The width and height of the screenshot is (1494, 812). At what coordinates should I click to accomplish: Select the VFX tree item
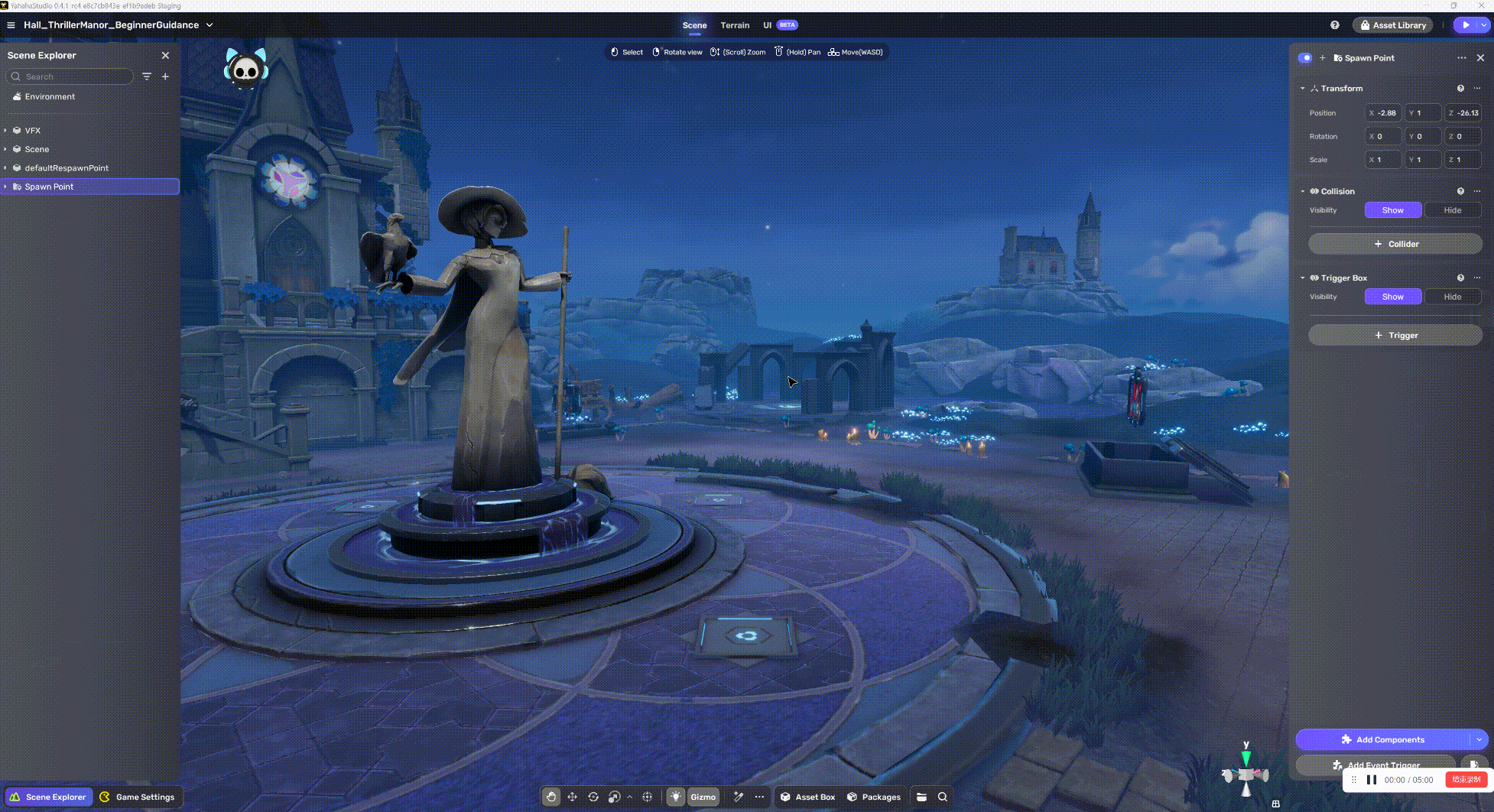(x=32, y=131)
